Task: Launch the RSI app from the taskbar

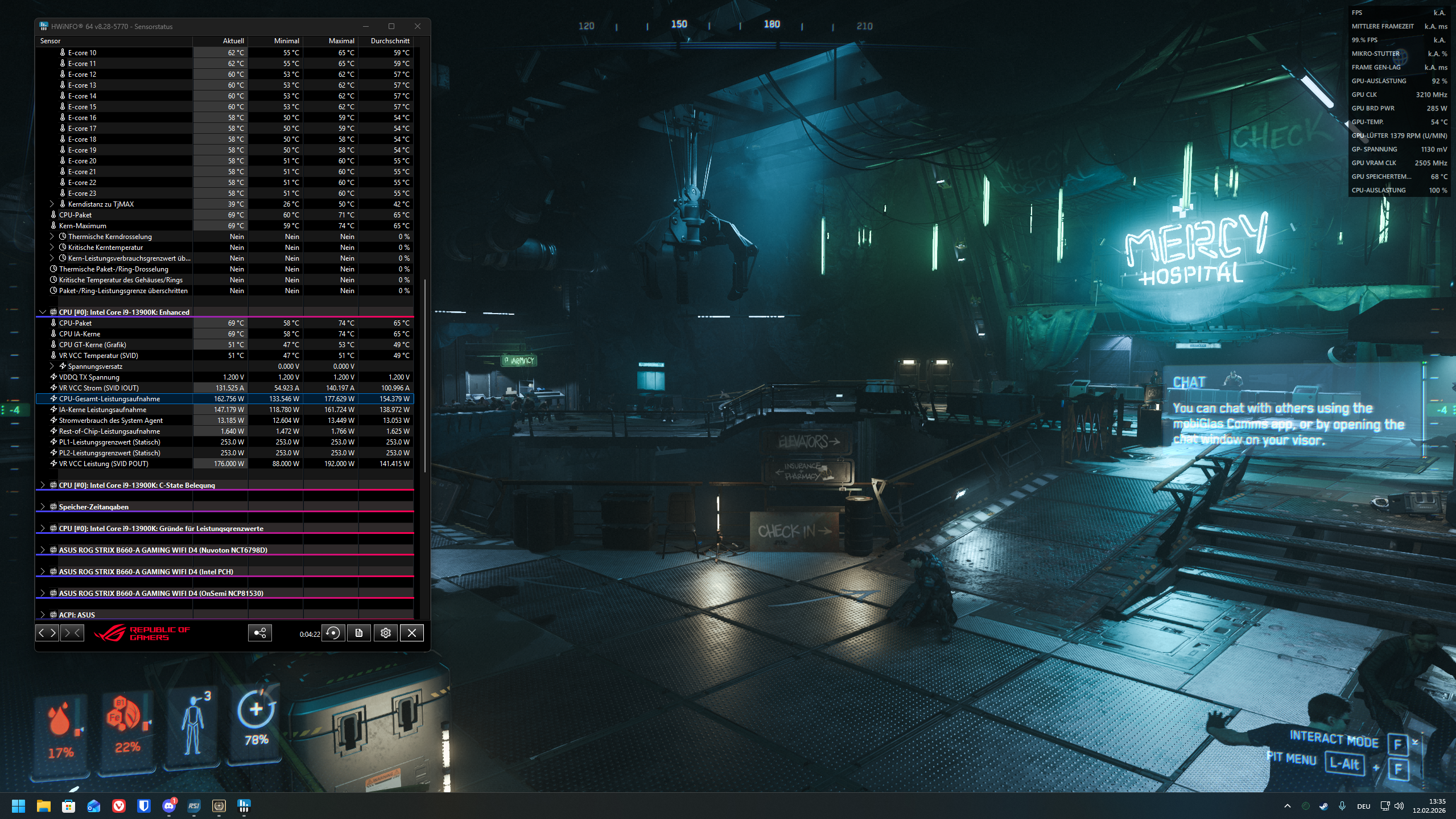Action: coord(193,806)
